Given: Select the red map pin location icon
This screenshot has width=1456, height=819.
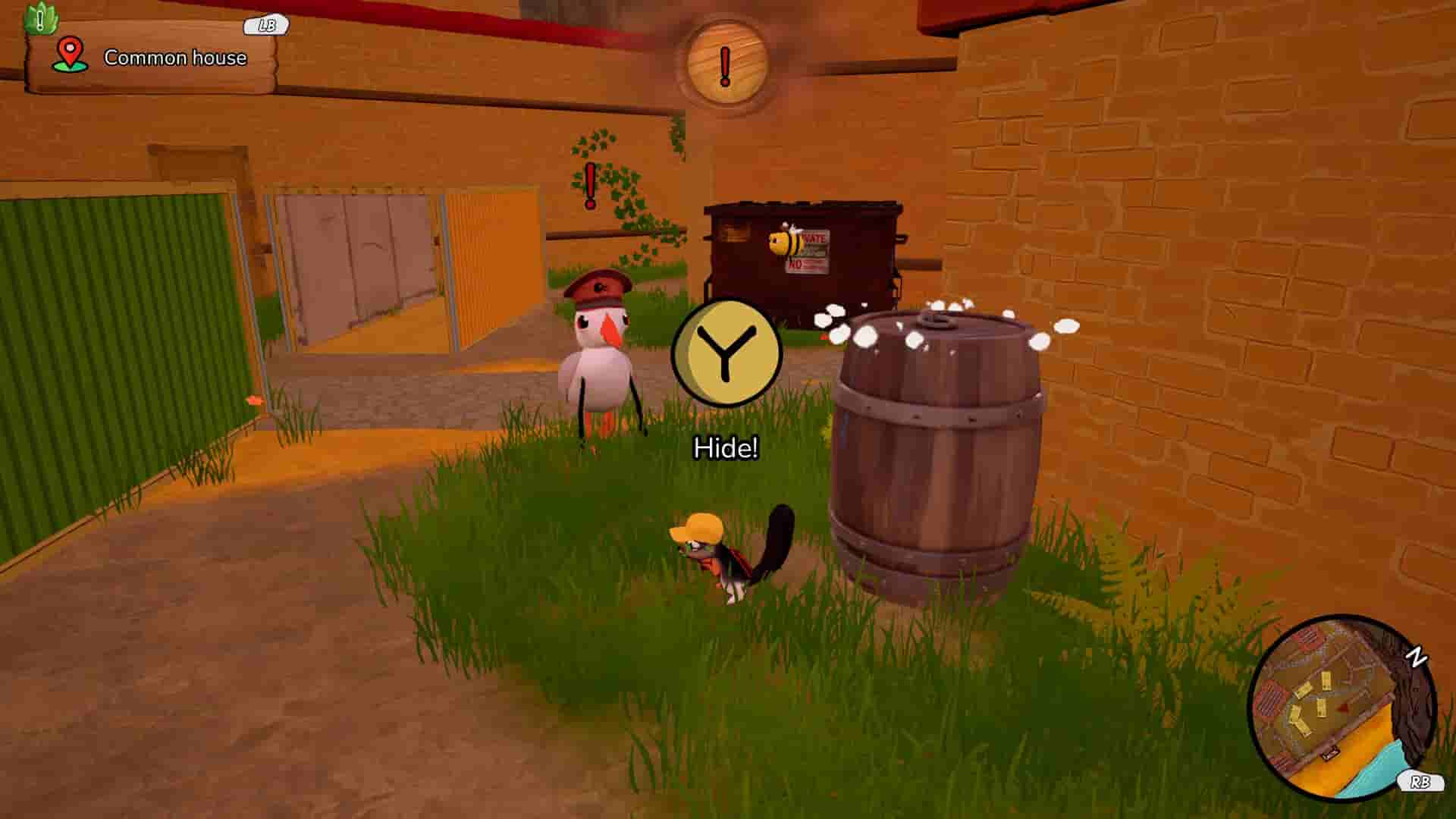Looking at the screenshot, I should (x=69, y=54).
